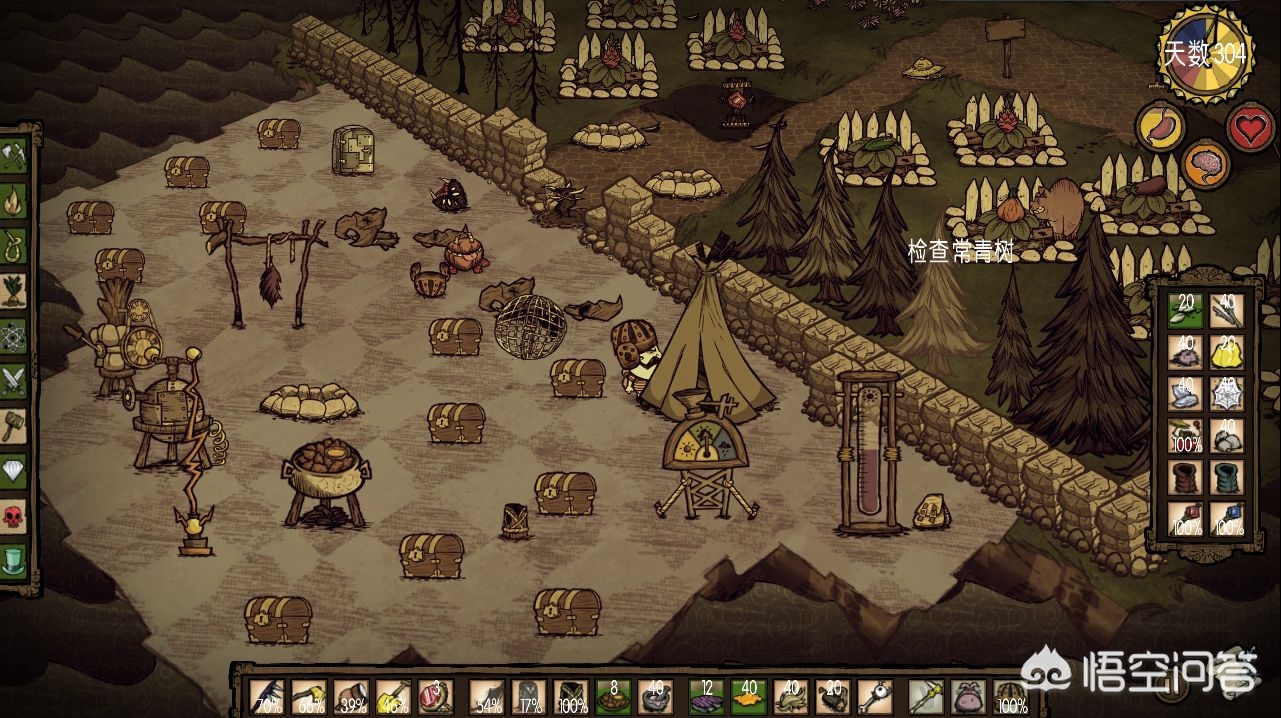This screenshot has height=718, width=1281.
Task: Select the gold nuggets in the backpack
Action: [x=1227, y=353]
